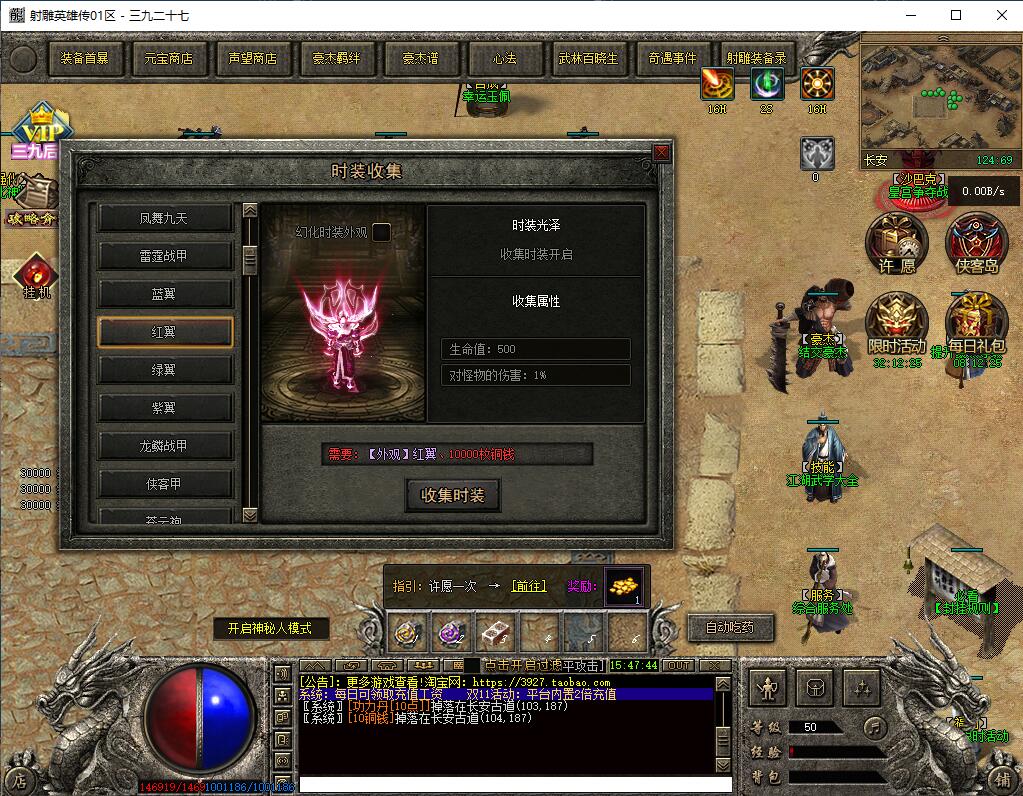Click the 收集时装 button
Image resolution: width=1023 pixels, height=796 pixels.
pyautogui.click(x=452, y=495)
